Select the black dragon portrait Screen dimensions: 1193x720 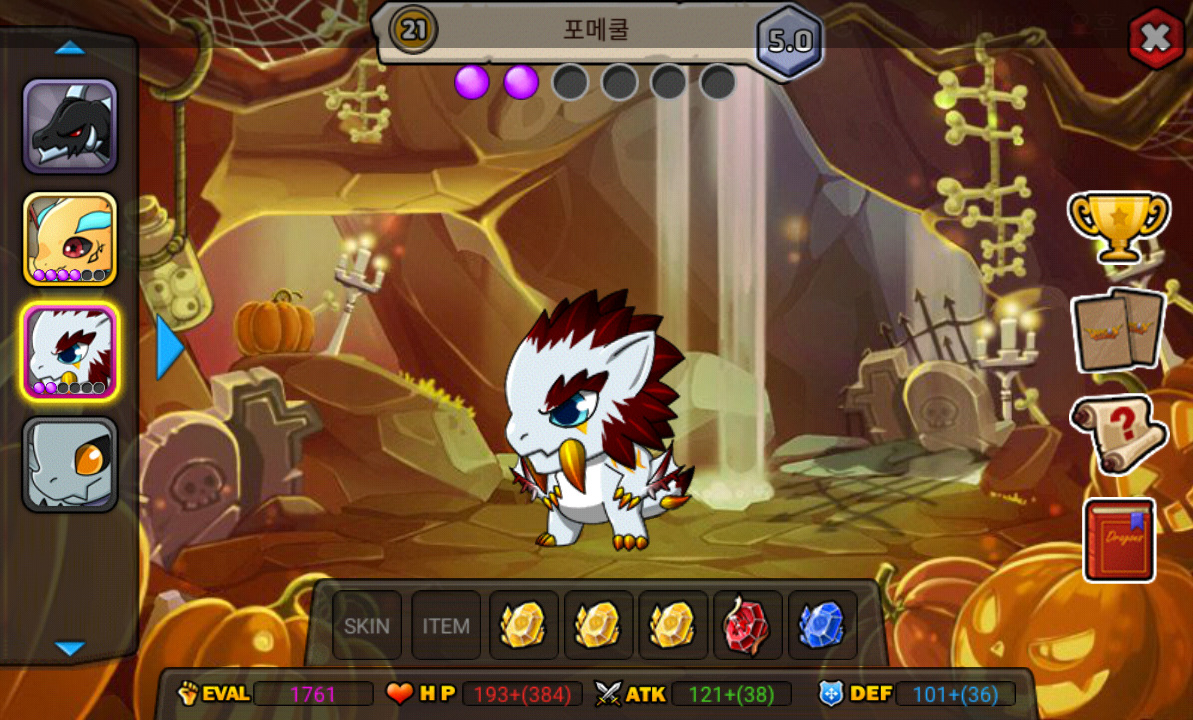click(x=70, y=127)
